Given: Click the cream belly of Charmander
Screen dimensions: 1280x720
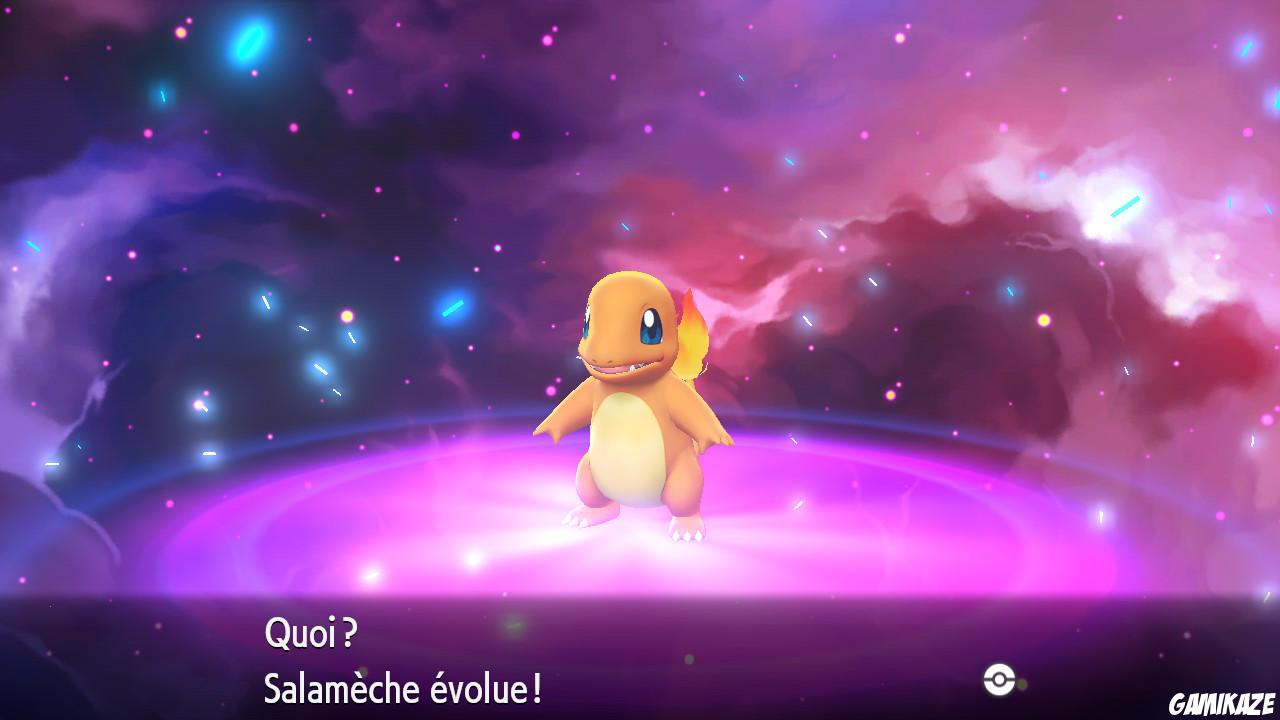Looking at the screenshot, I should click(x=630, y=450).
